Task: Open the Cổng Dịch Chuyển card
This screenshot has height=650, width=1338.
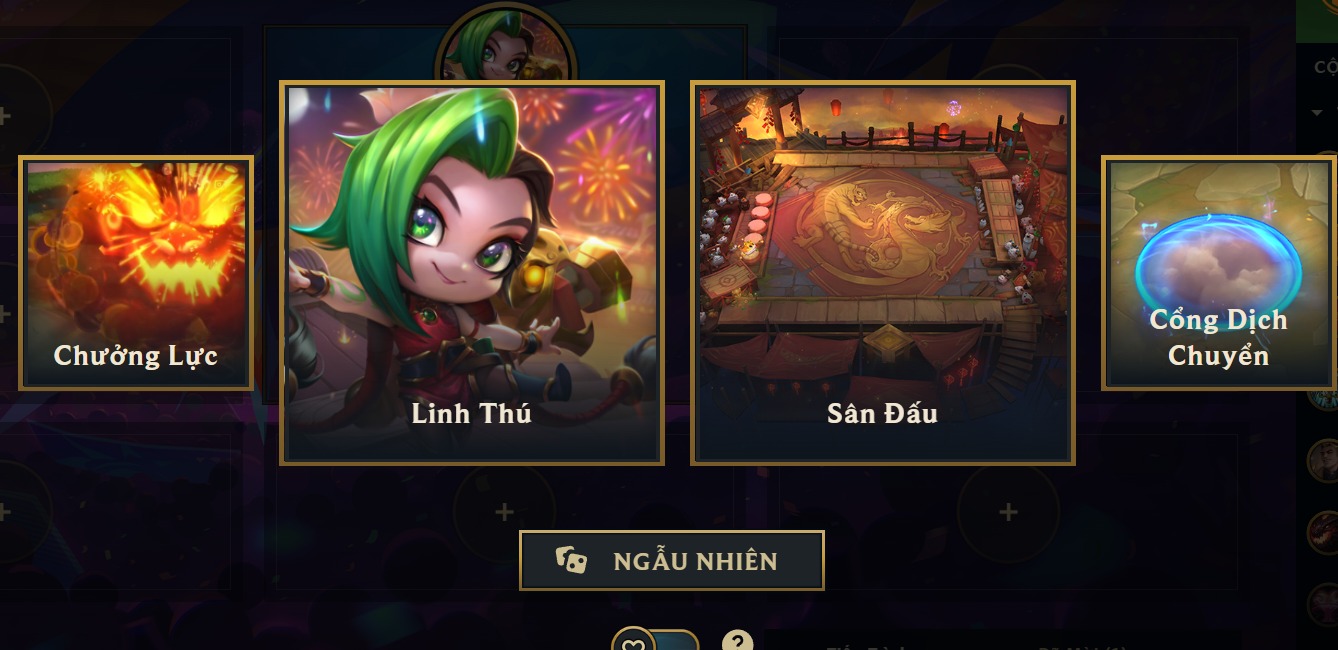Action: tap(1218, 272)
